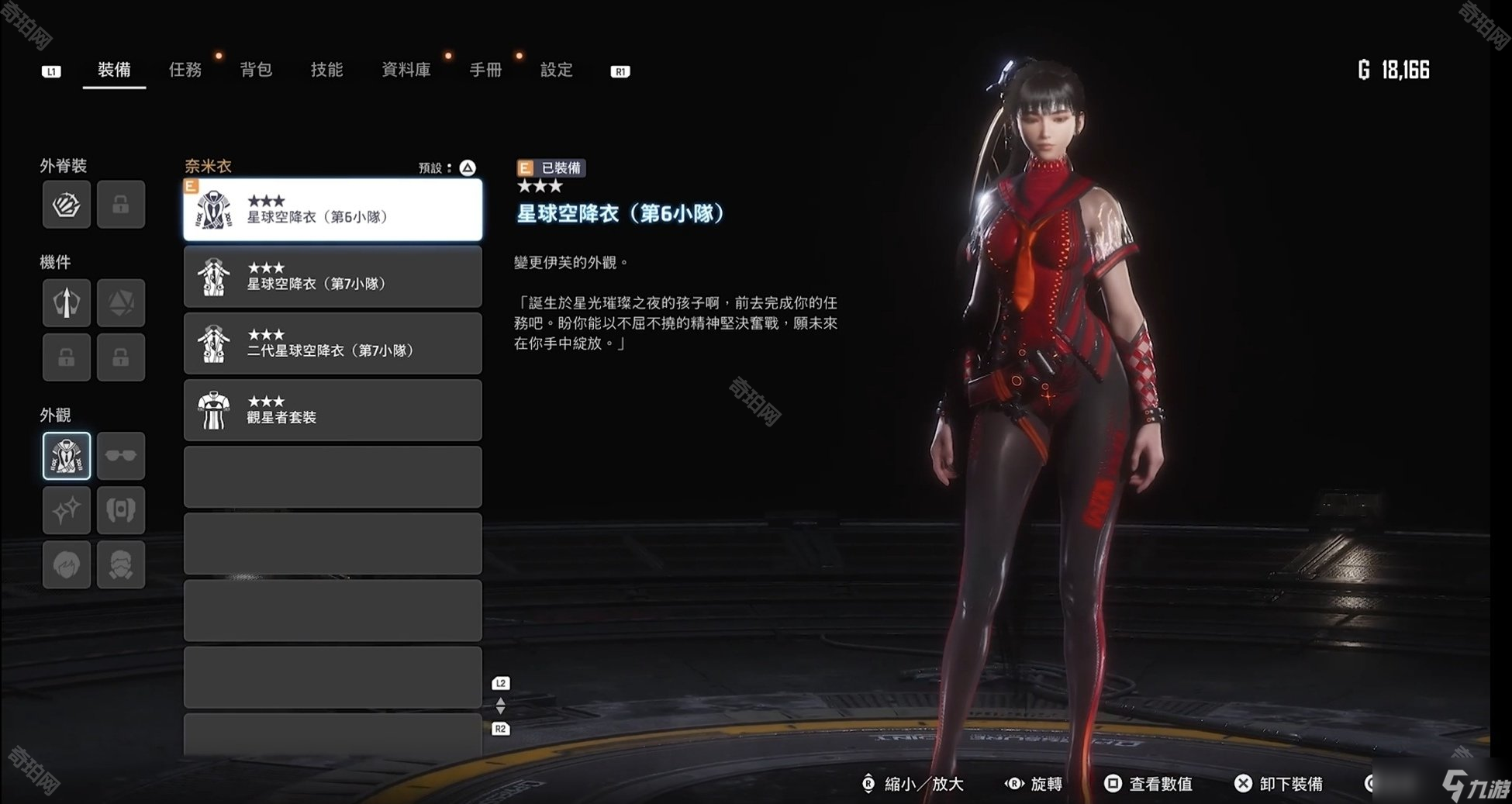Open the hairstyle appearance slot
Screen dimensions: 1512x804
coord(67,564)
